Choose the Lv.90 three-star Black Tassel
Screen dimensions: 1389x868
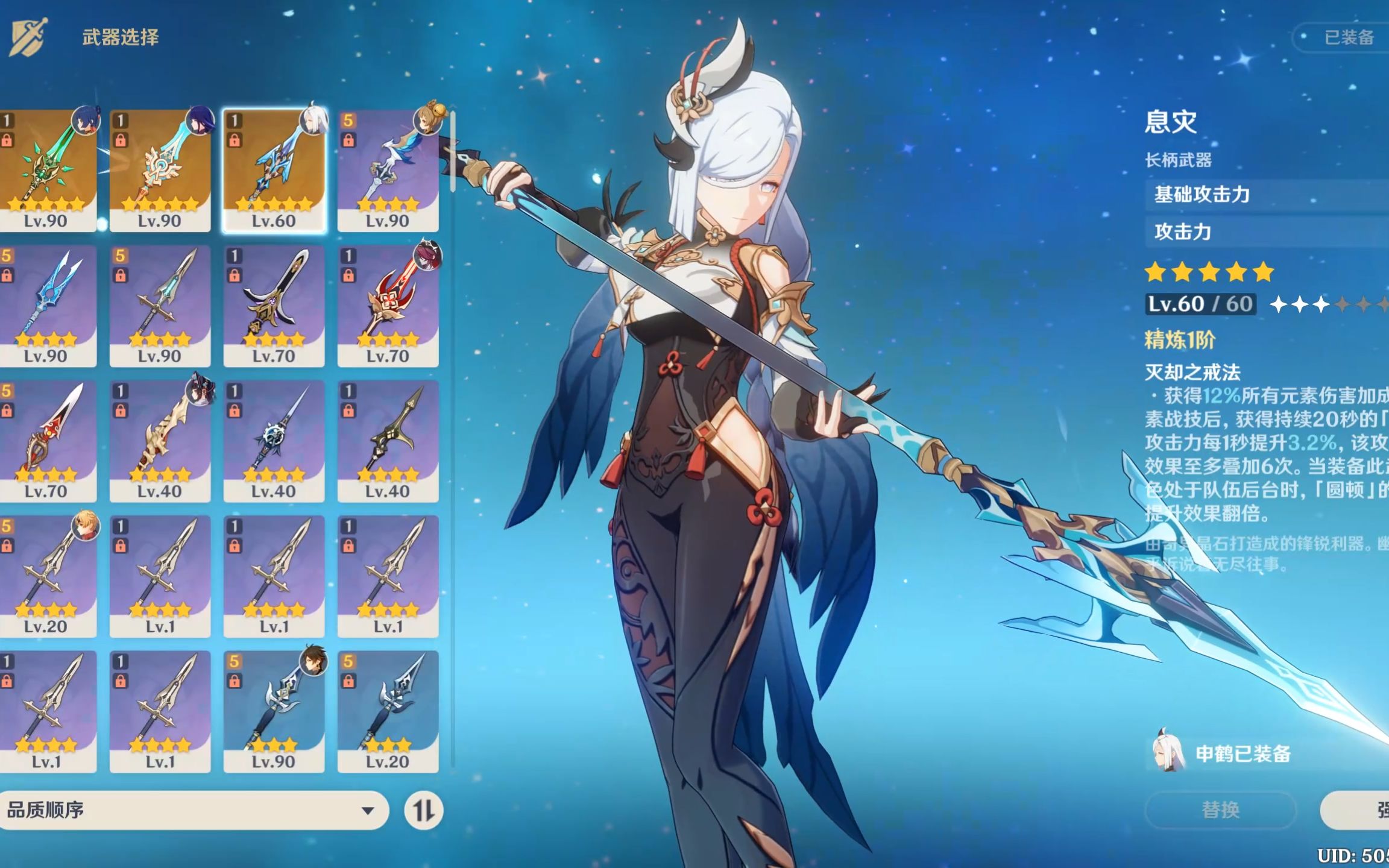point(274,710)
